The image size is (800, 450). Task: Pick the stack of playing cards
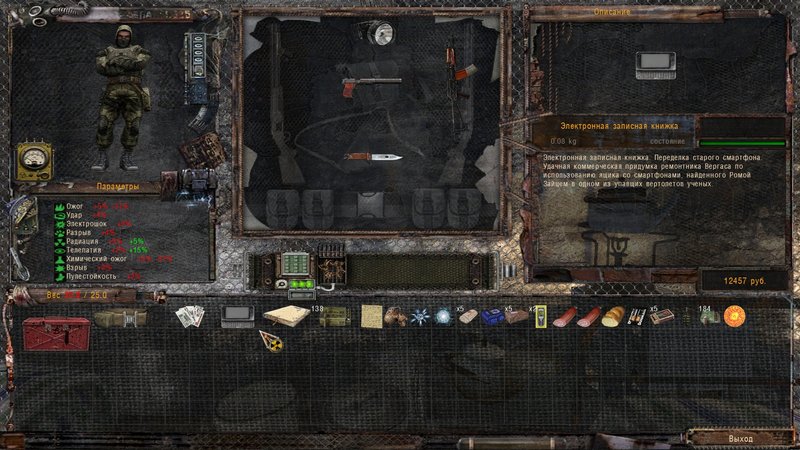[x=190, y=316]
